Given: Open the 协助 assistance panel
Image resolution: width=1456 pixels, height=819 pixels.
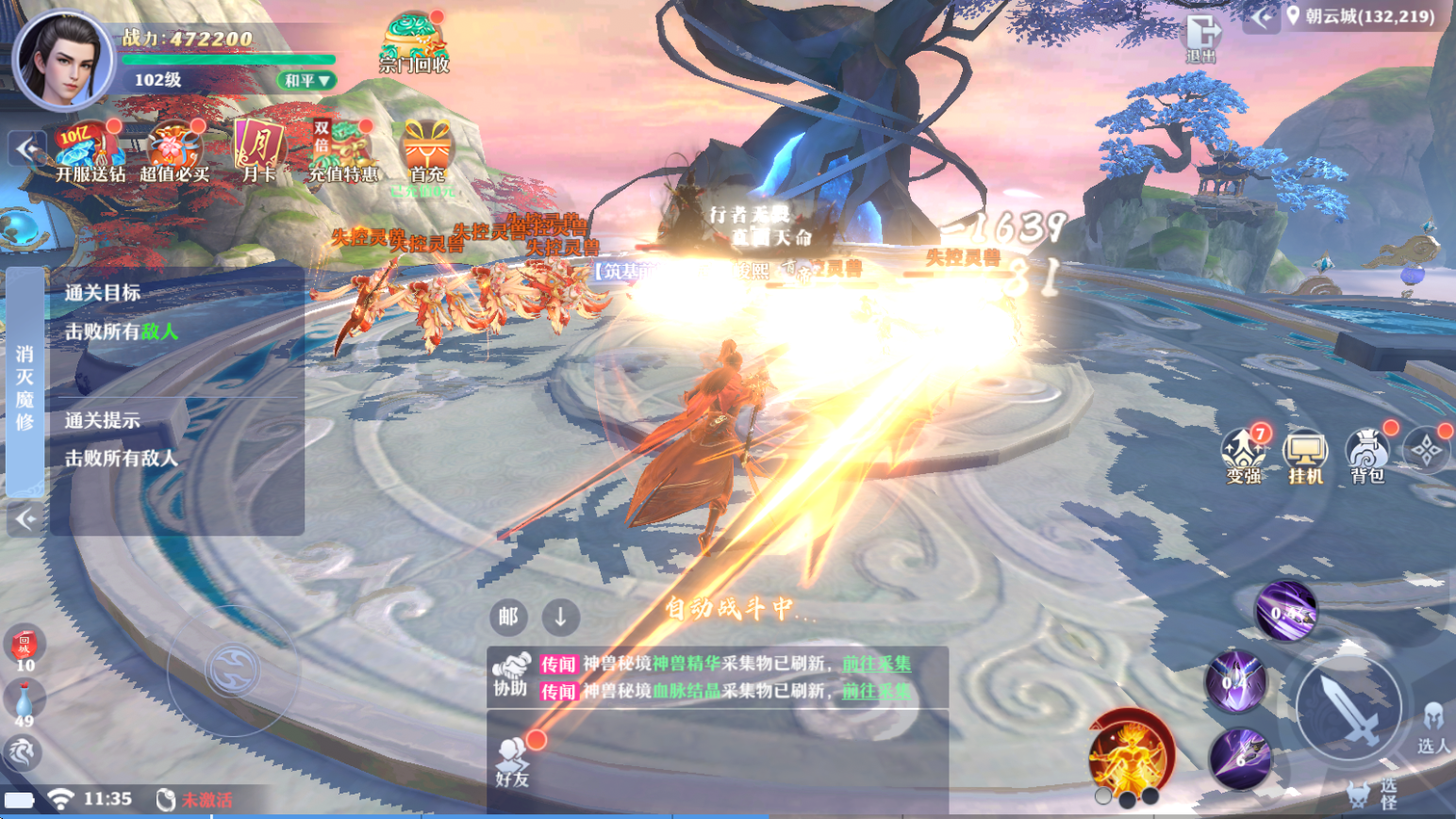Looking at the screenshot, I should (x=510, y=675).
